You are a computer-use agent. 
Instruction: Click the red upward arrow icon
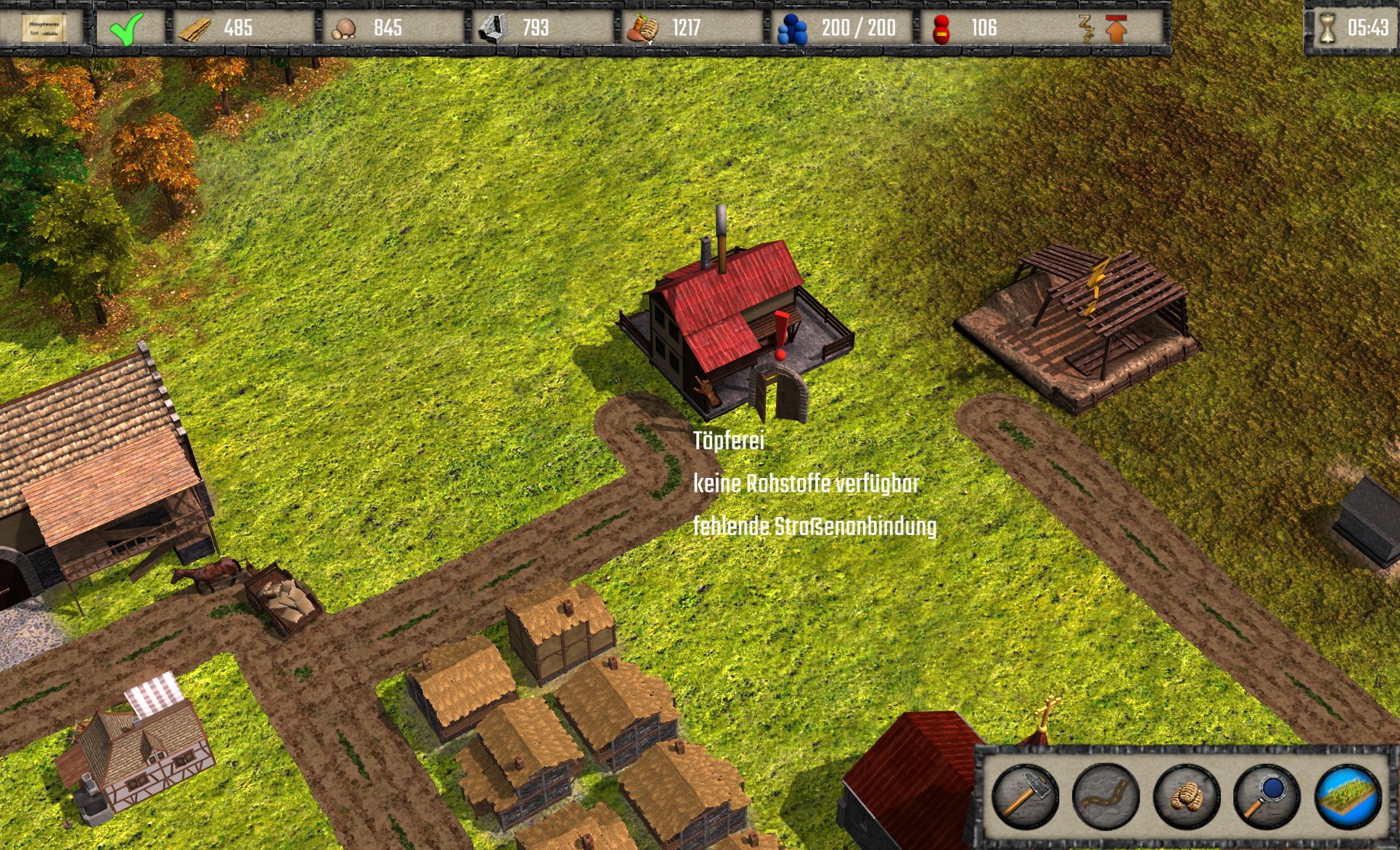coord(1116,29)
